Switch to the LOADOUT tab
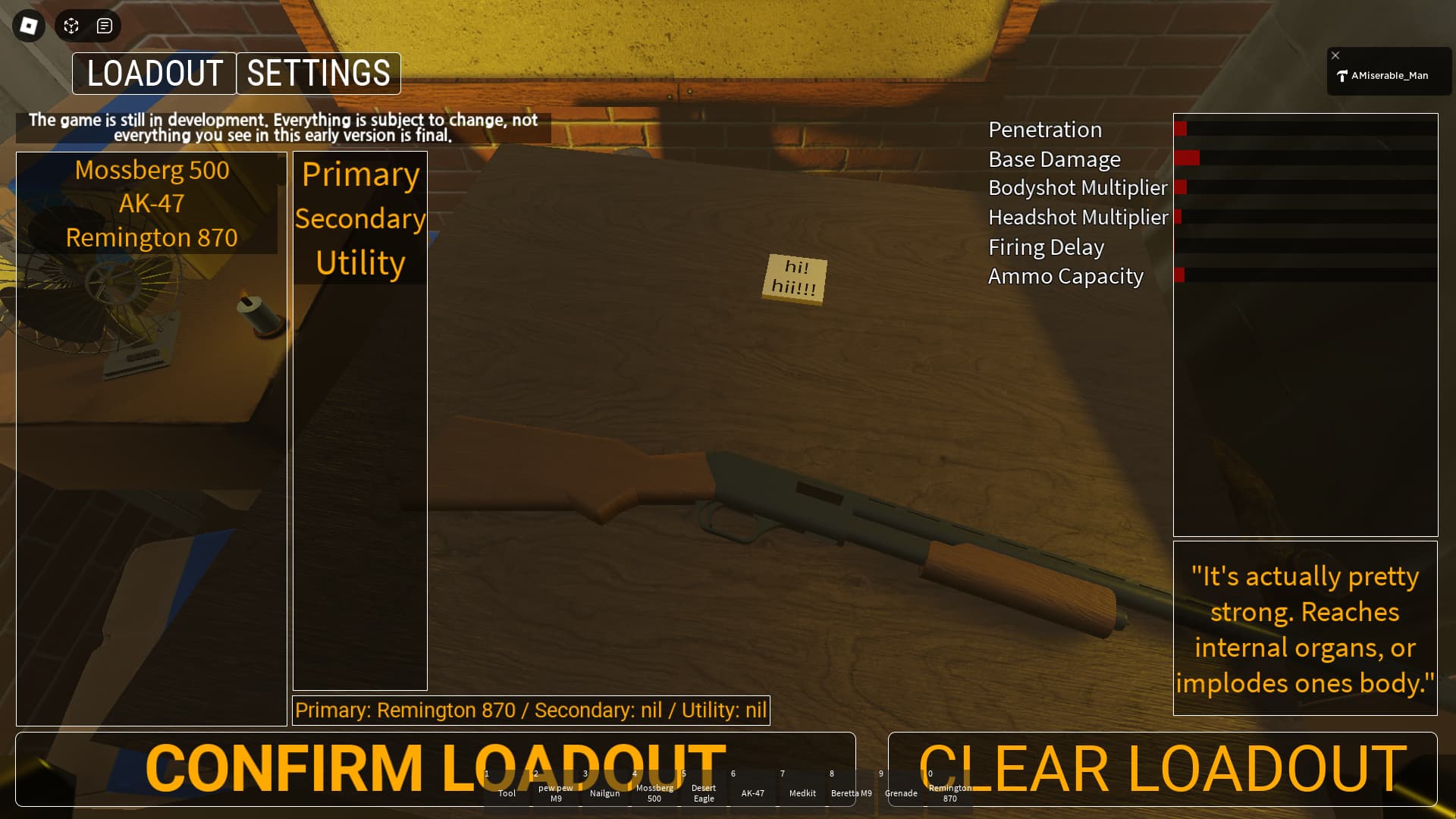The image size is (1456, 819). tap(154, 73)
